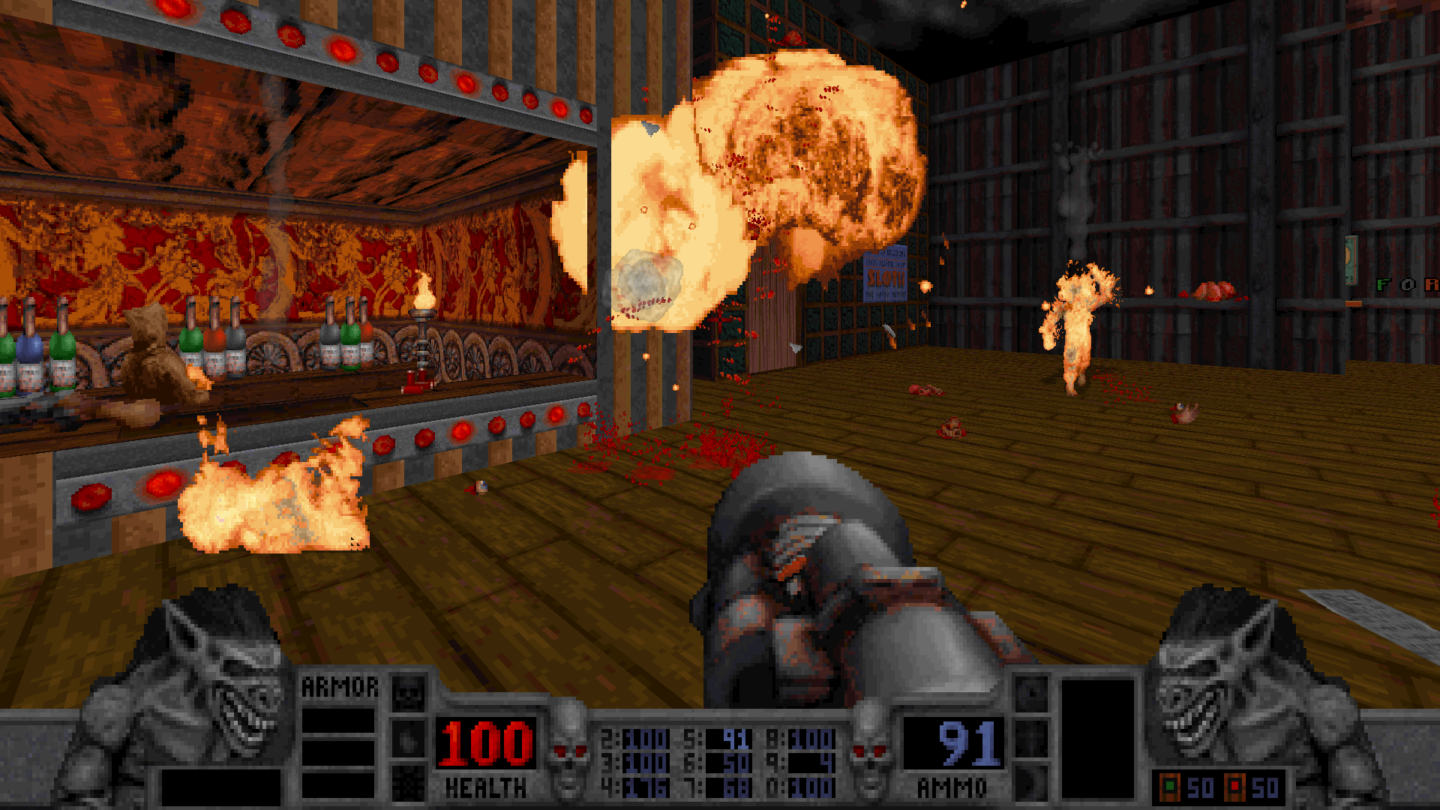This screenshot has width=1440, height=810.
Task: Click the small skull icon above the armor bars
Action: [407, 692]
